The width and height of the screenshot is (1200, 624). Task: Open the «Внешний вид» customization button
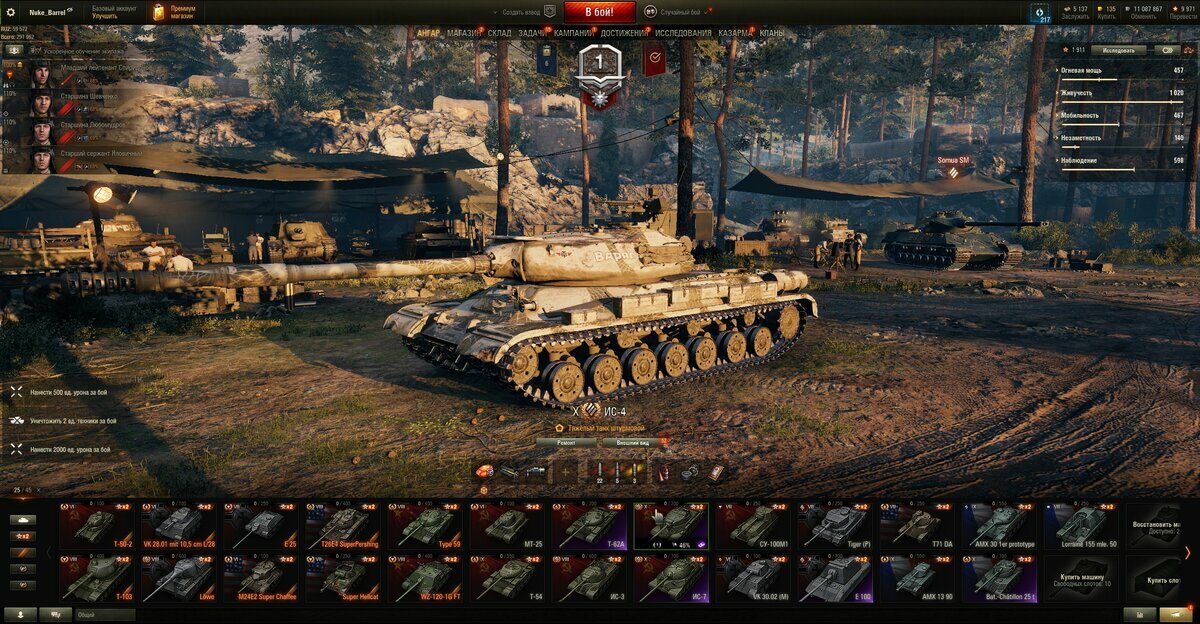[633, 441]
